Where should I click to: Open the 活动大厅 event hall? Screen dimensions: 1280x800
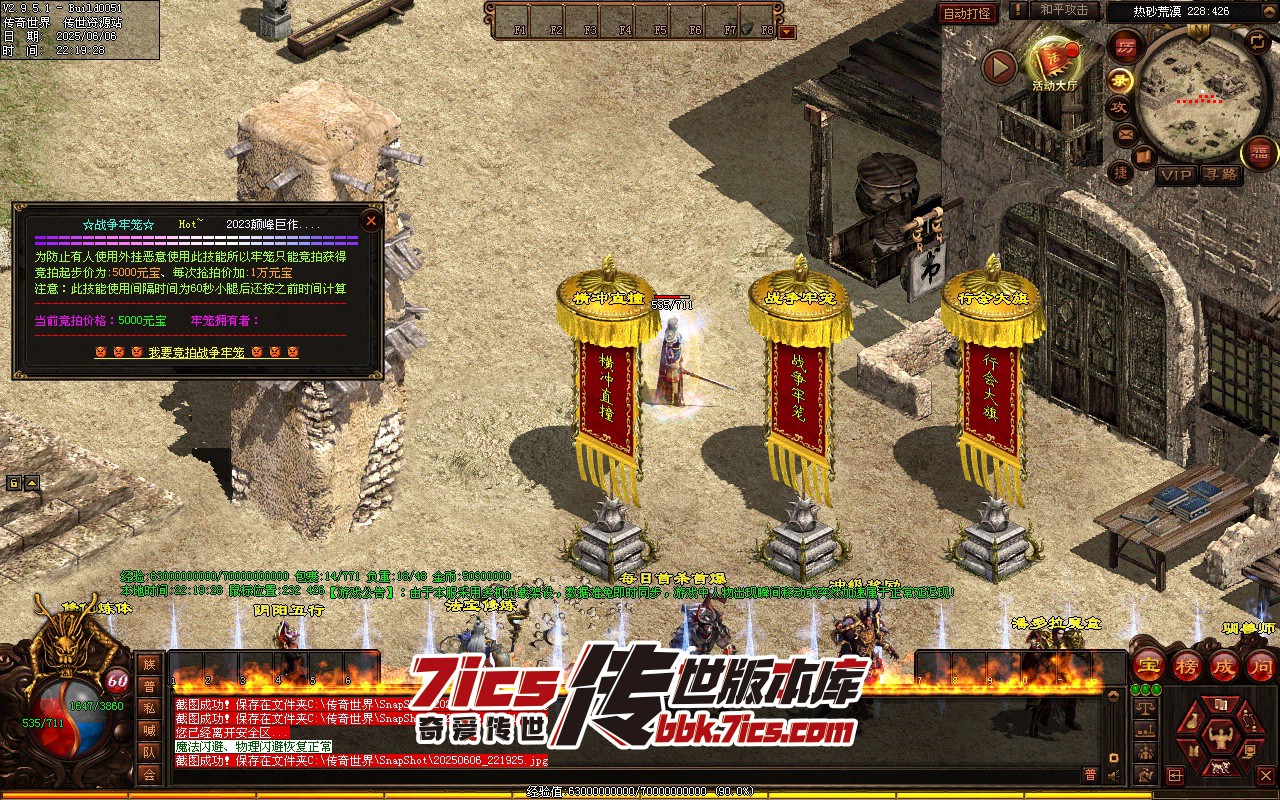[1054, 63]
